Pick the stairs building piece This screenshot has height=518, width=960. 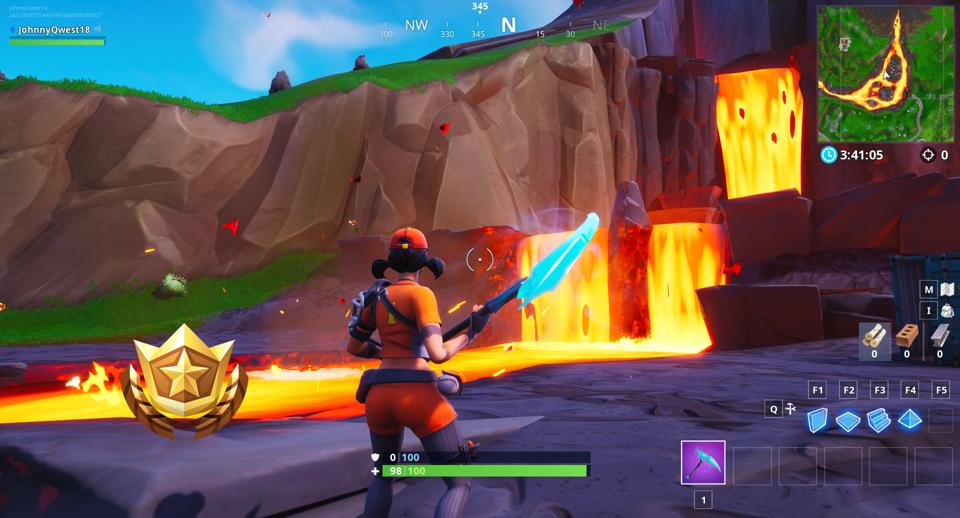pos(879,421)
